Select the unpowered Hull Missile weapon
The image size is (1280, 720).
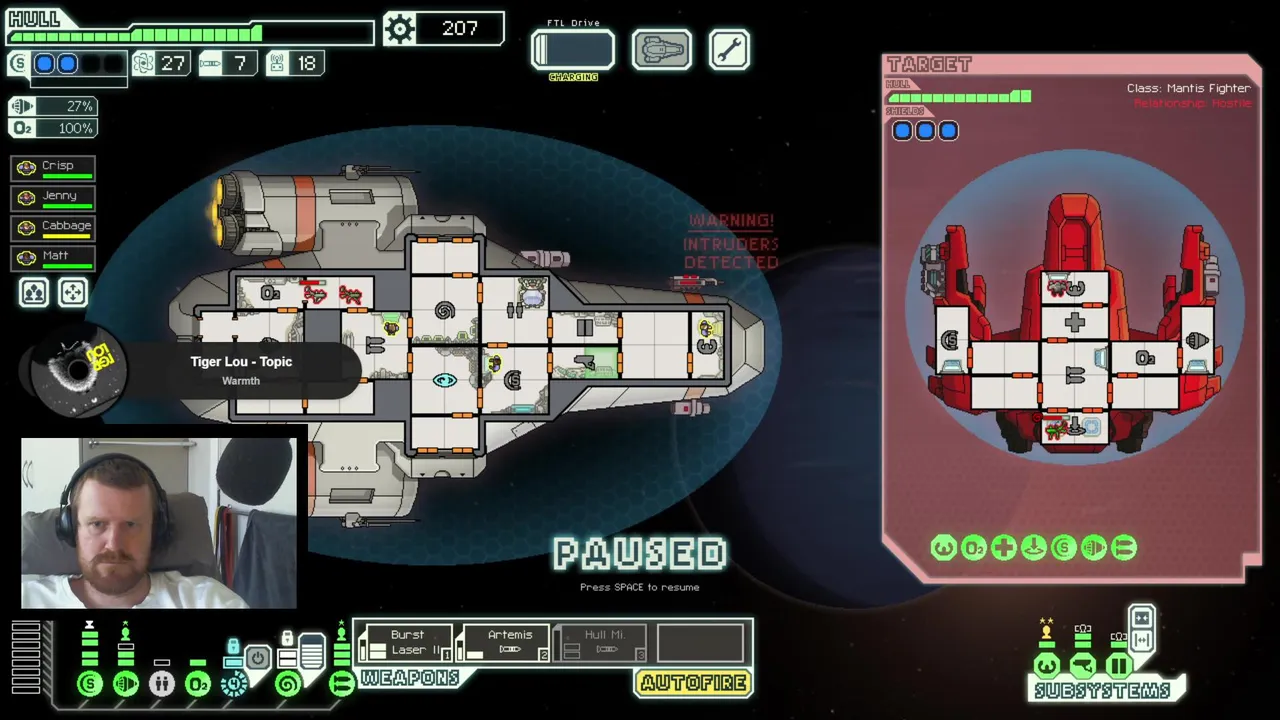(x=603, y=642)
